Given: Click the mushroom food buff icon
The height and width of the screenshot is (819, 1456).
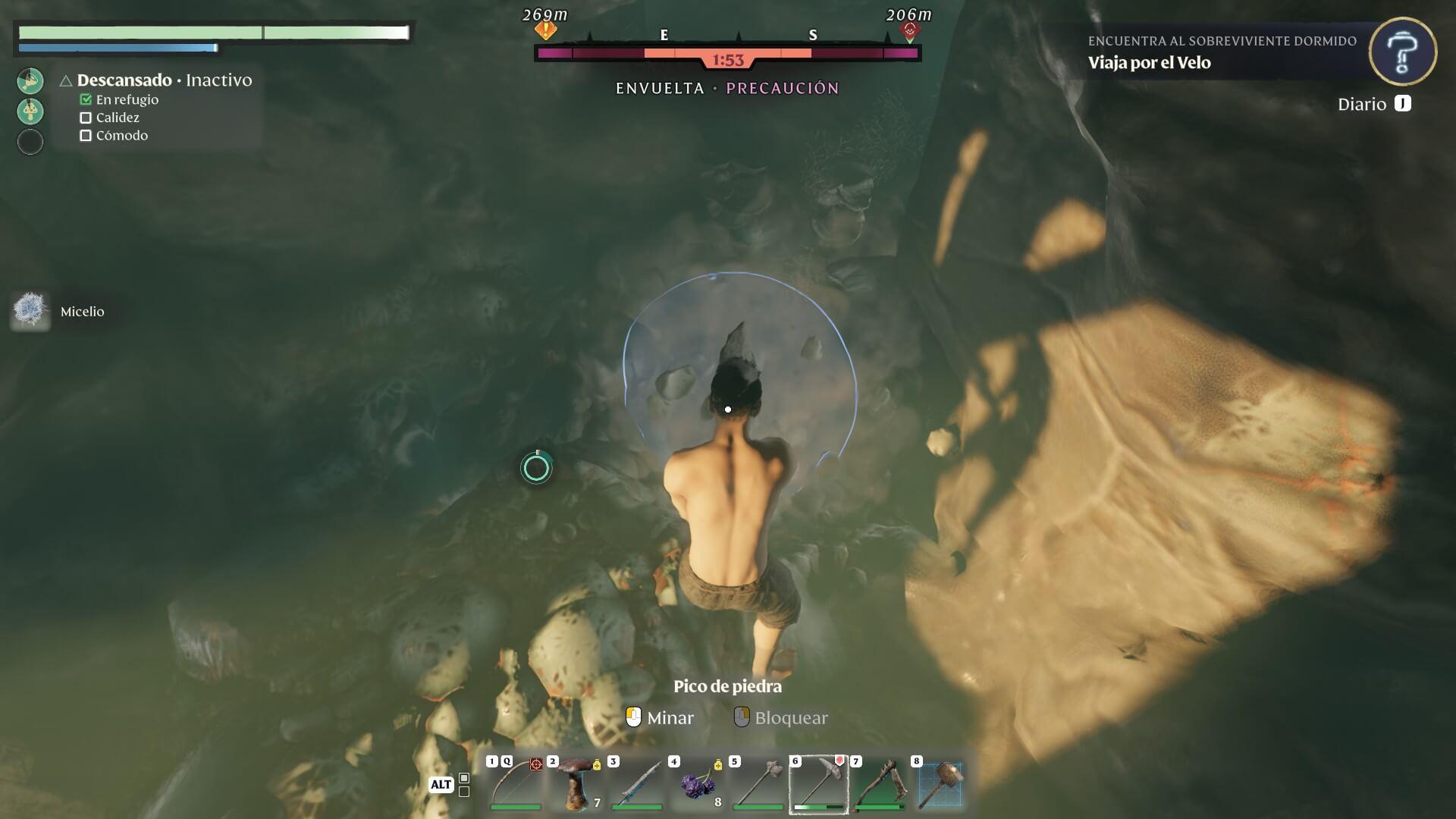Looking at the screenshot, I should coord(30,111).
